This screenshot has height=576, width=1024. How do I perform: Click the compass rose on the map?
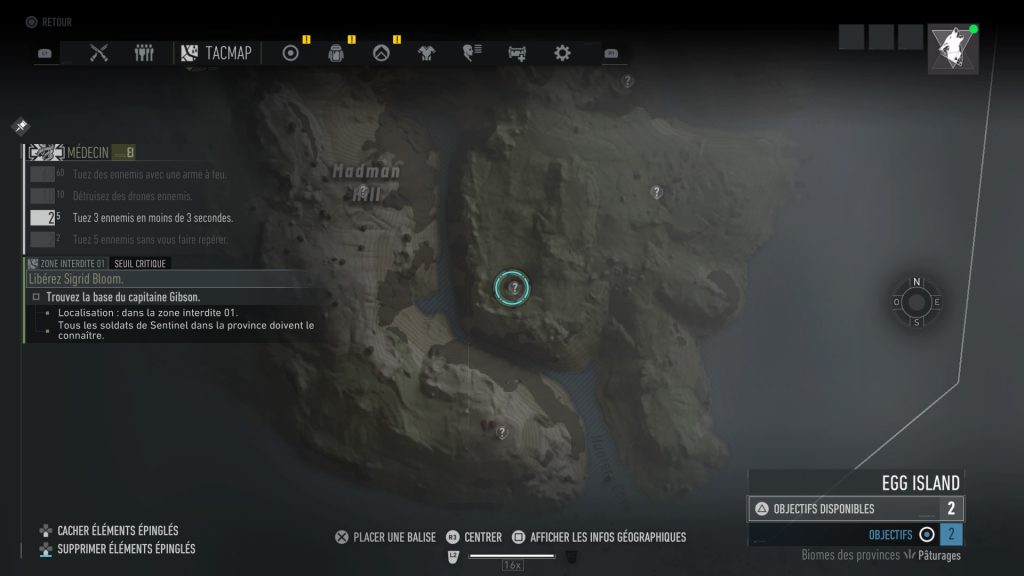coord(916,302)
